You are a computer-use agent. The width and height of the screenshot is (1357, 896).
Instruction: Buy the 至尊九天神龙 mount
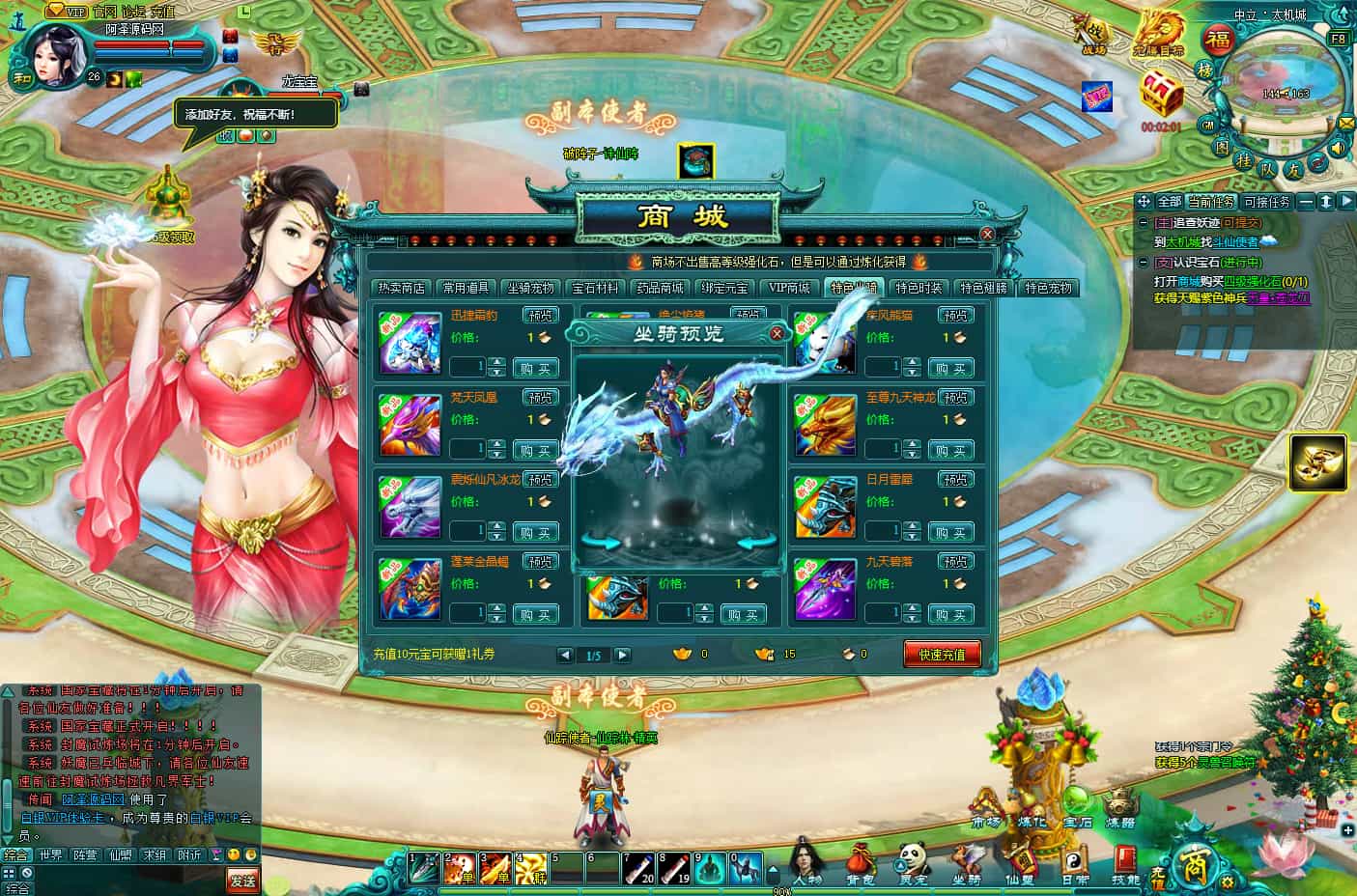(950, 450)
